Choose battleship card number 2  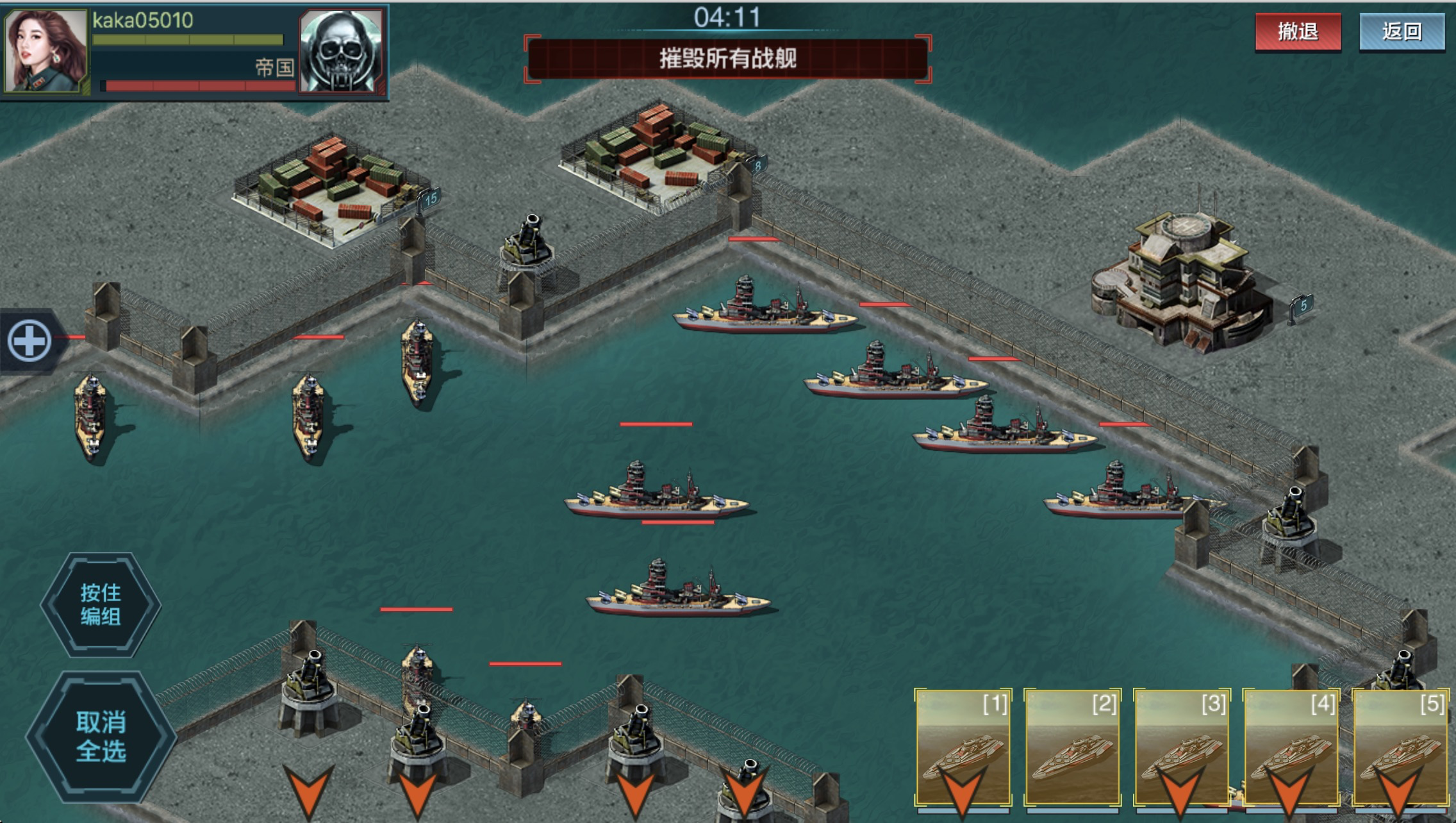click(x=1072, y=747)
